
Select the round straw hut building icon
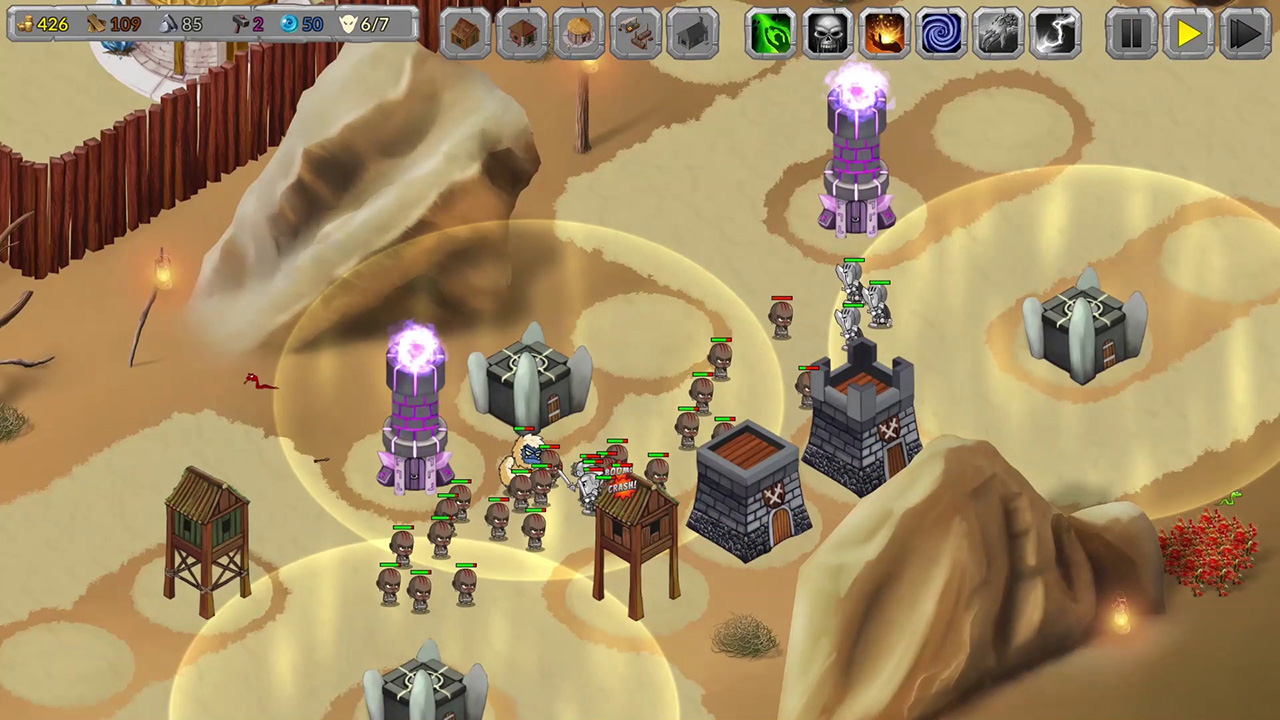pos(578,33)
